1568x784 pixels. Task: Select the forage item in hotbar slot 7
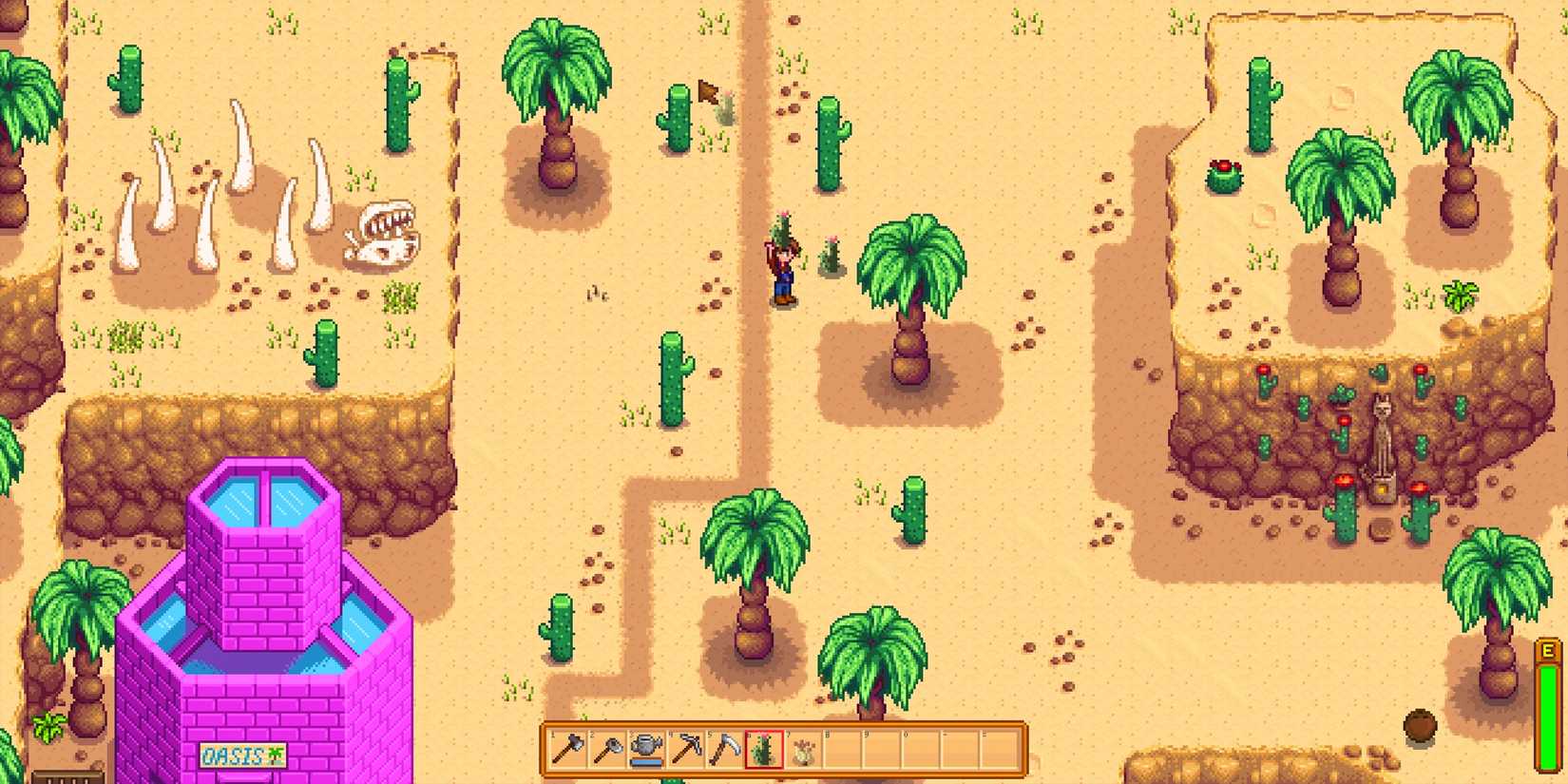pos(803,751)
